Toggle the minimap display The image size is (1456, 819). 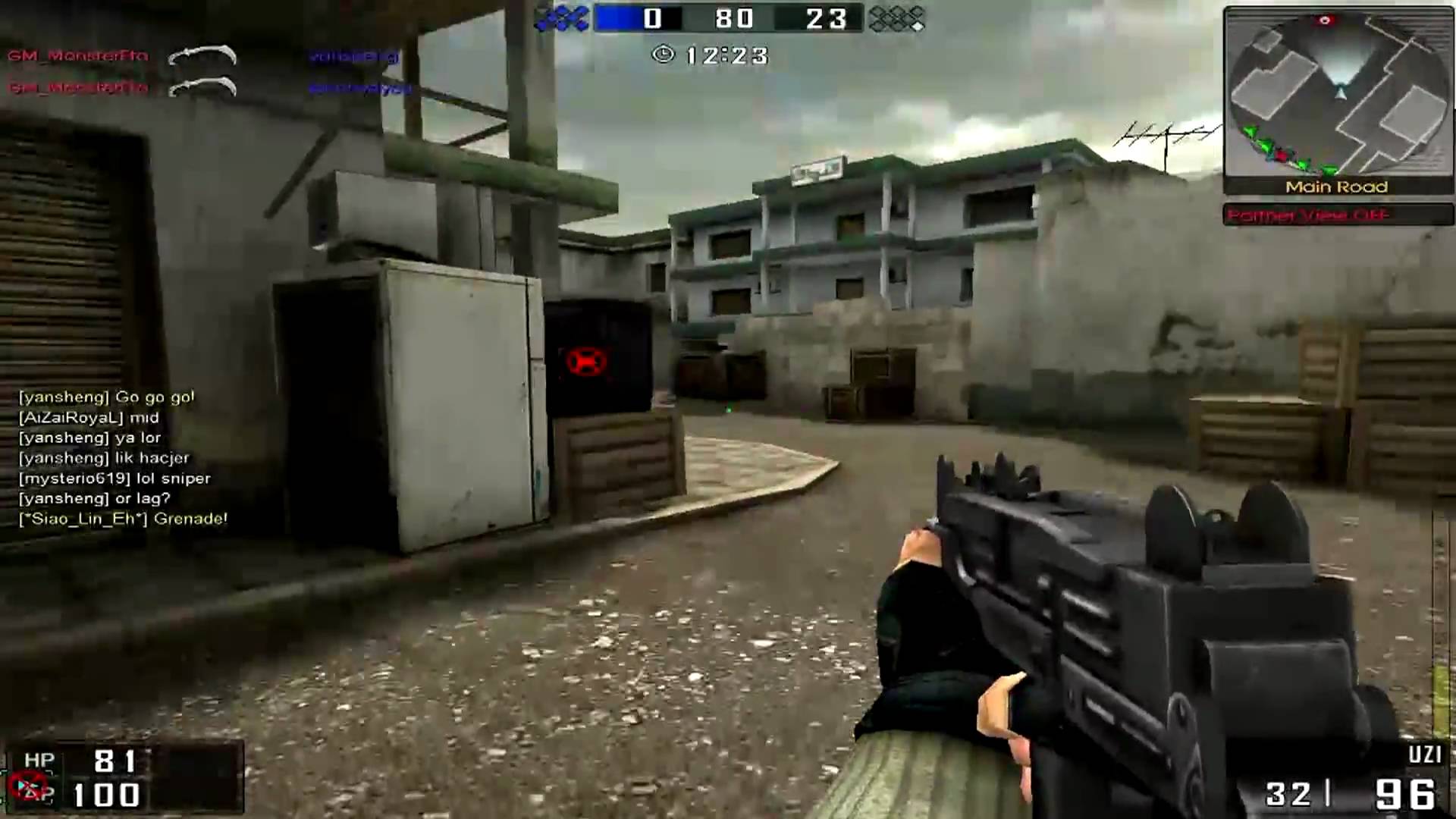coord(1339,99)
